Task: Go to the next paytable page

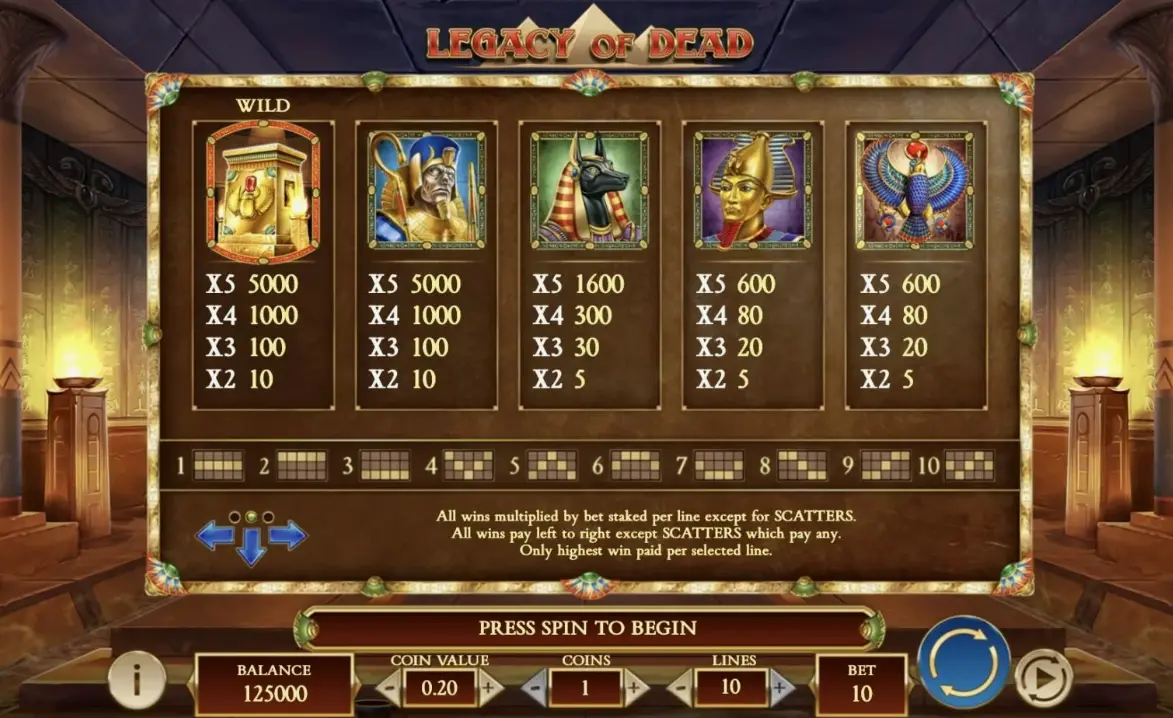Action: click(288, 536)
